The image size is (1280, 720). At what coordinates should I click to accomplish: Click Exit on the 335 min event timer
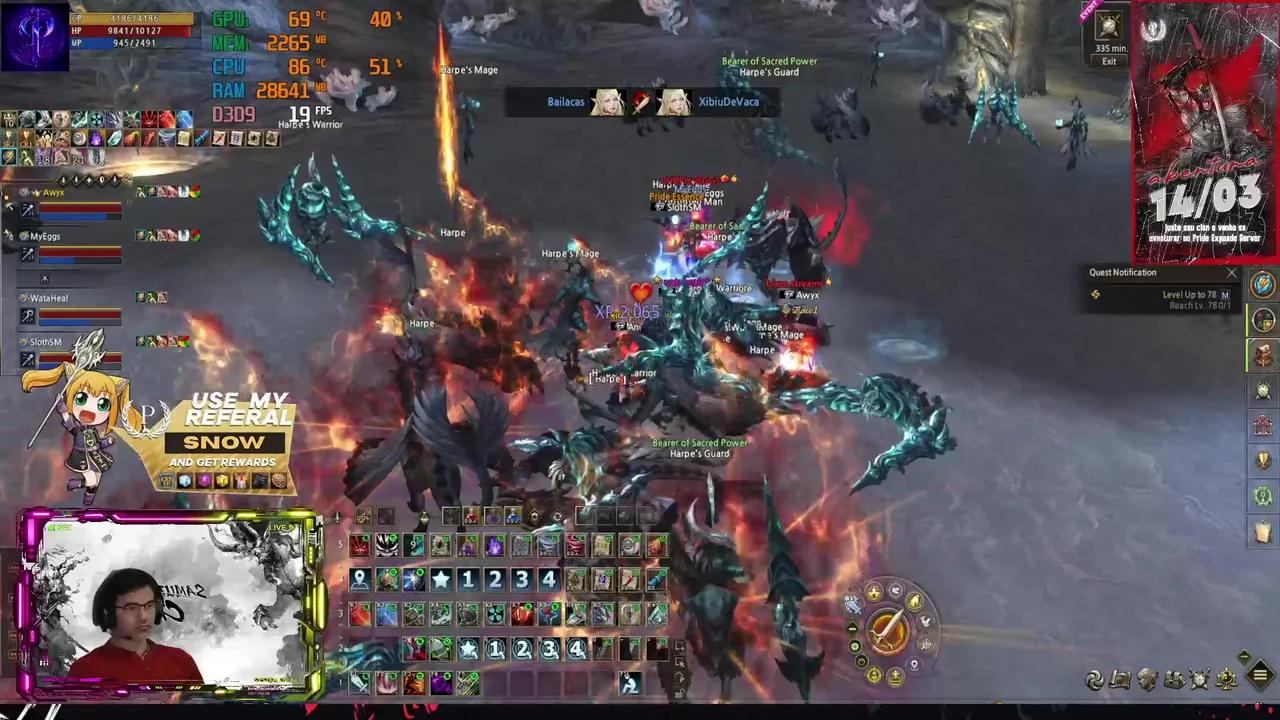[1109, 61]
